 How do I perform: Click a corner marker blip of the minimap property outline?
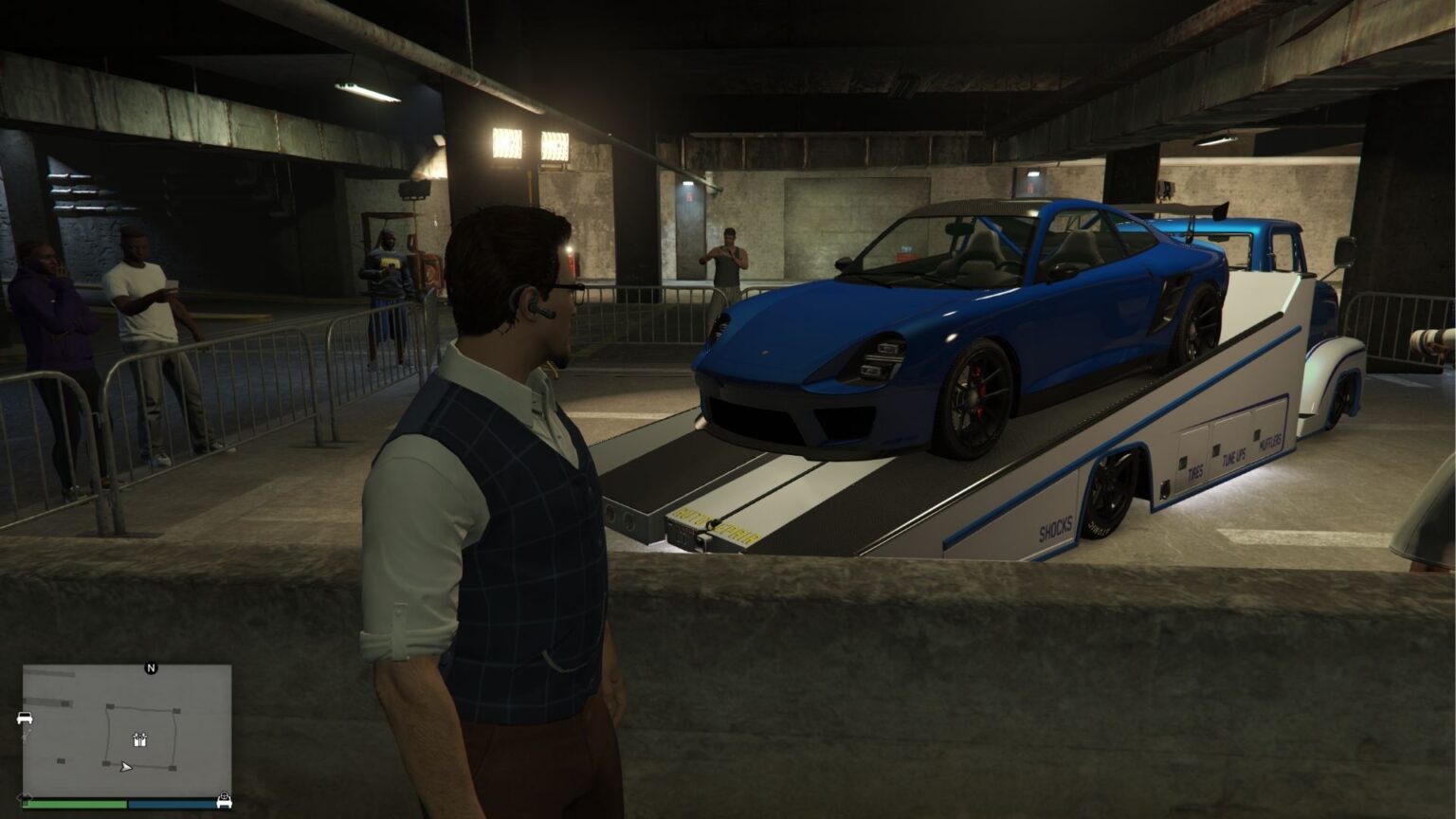108,705
